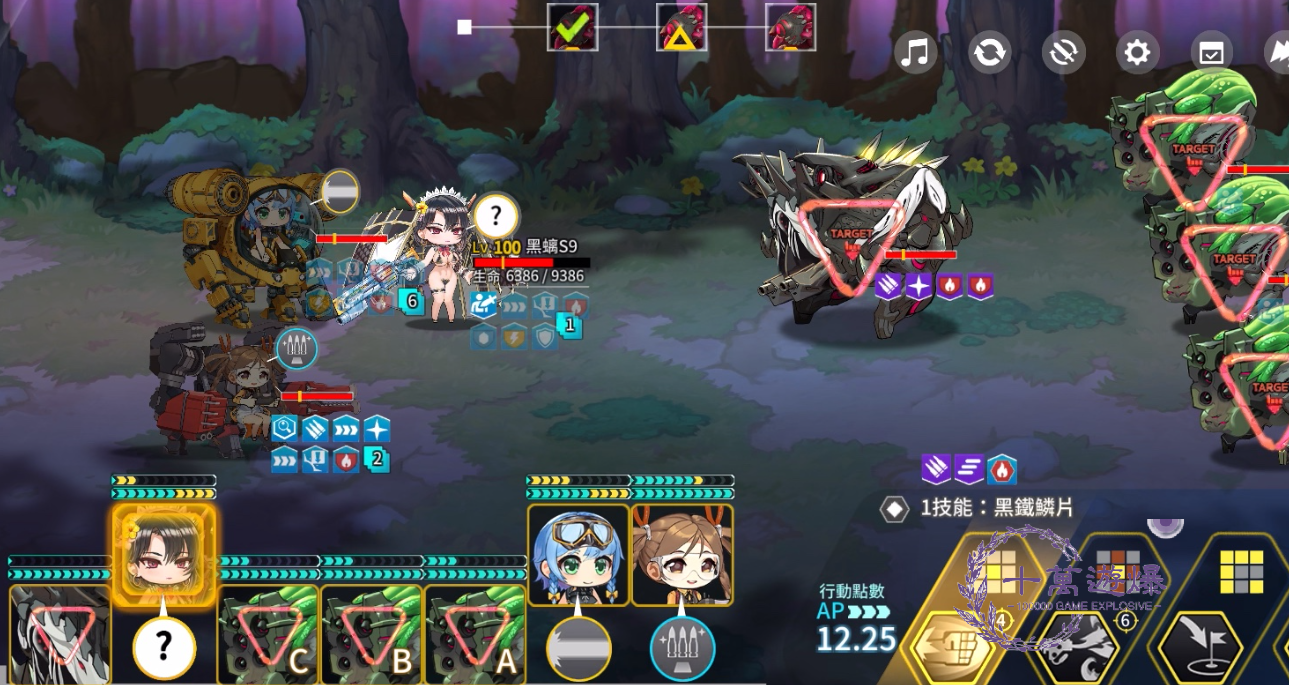Toggle the crossed-out rotation arrows button
The width and height of the screenshot is (1289, 685).
(1063, 52)
